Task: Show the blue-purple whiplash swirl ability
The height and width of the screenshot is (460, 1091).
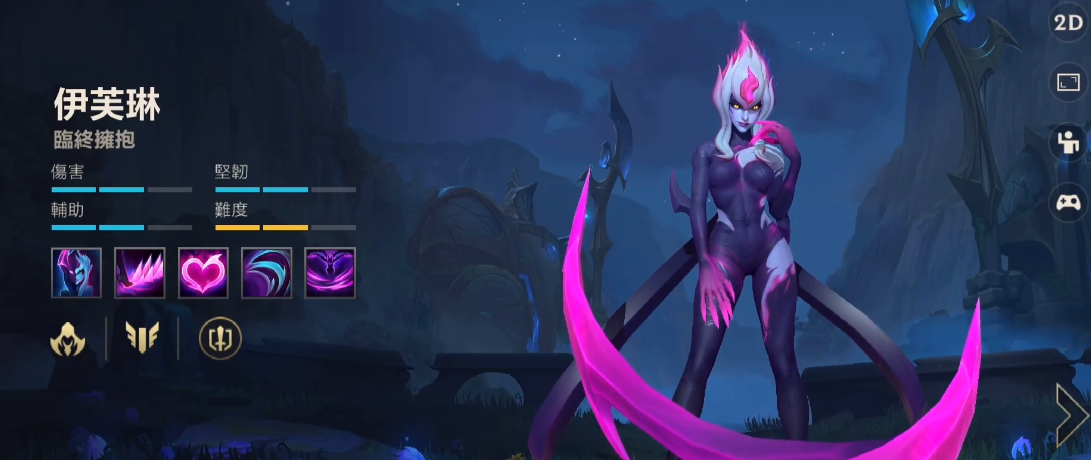Action: (267, 273)
